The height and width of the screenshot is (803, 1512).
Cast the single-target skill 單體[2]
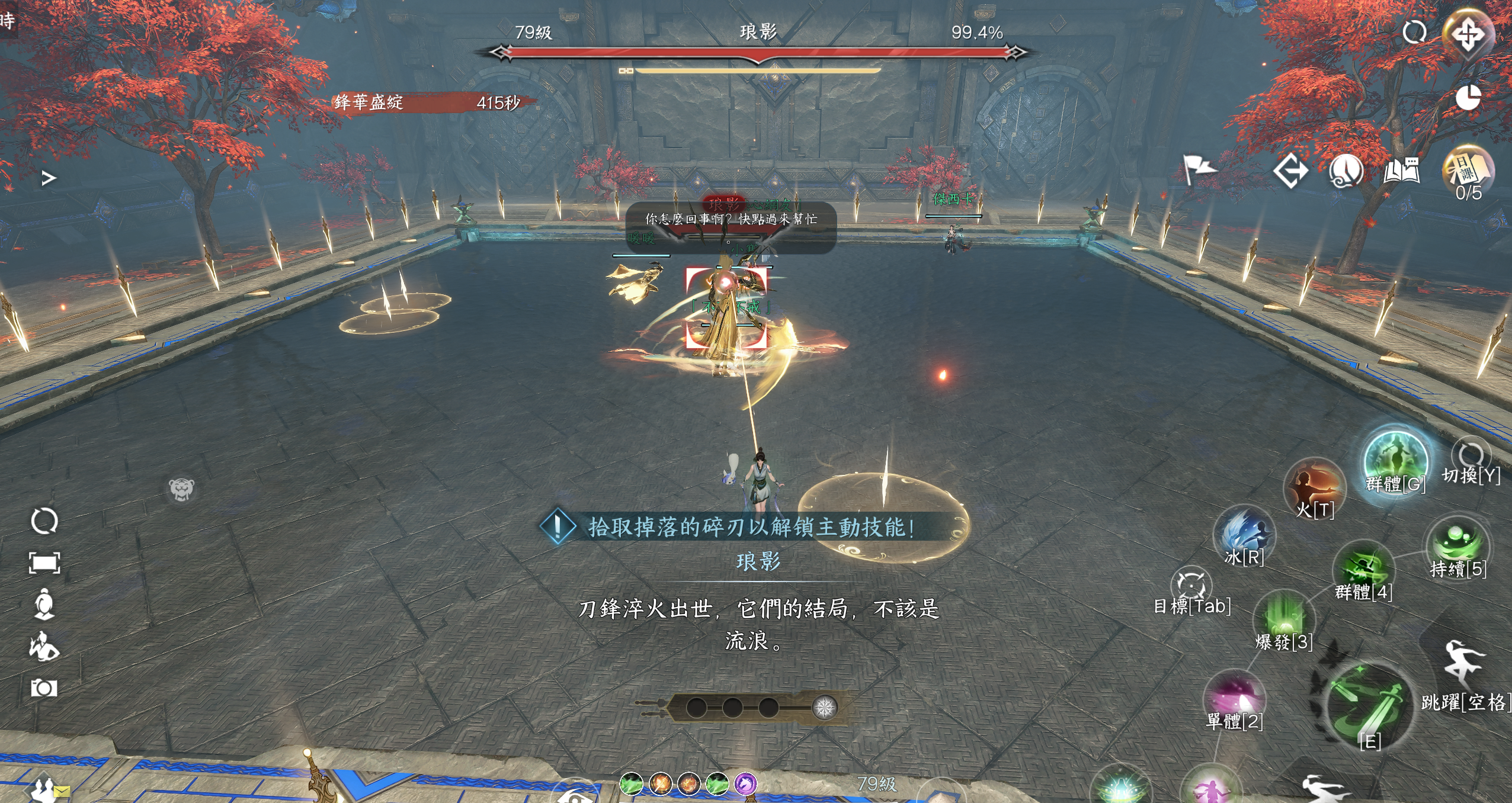click(1235, 698)
